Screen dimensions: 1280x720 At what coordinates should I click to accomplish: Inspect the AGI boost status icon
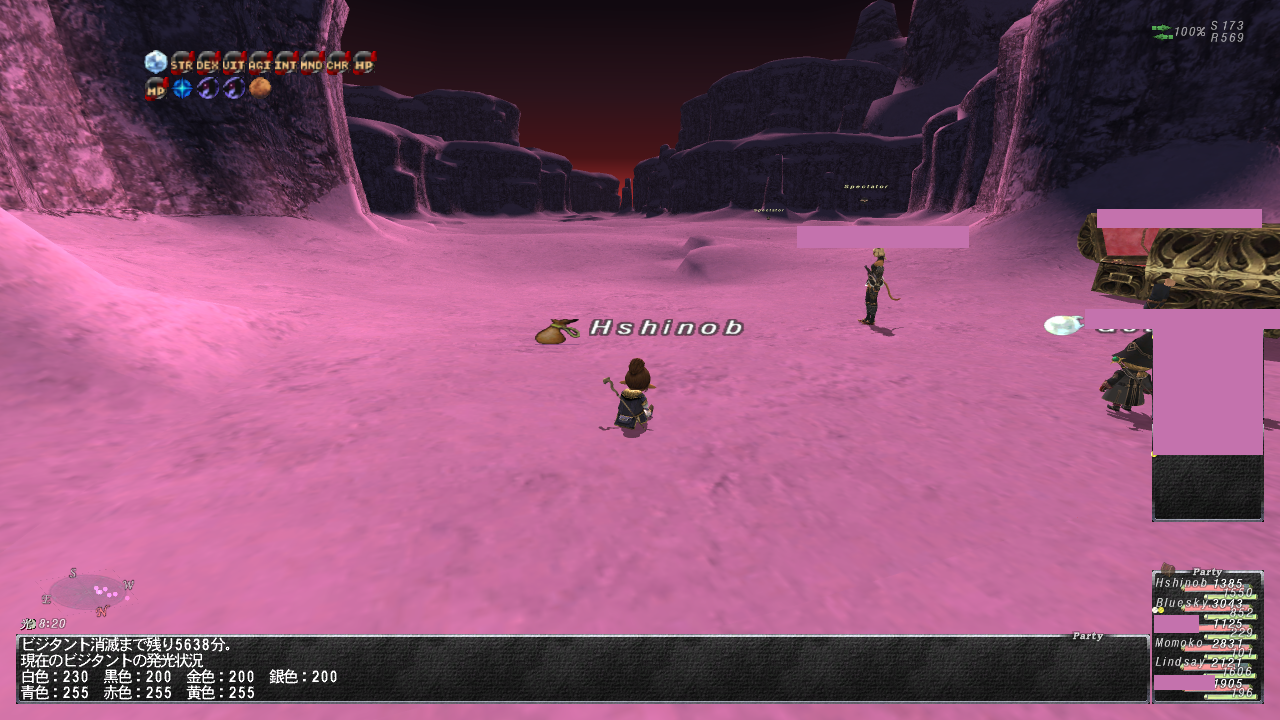coord(259,64)
